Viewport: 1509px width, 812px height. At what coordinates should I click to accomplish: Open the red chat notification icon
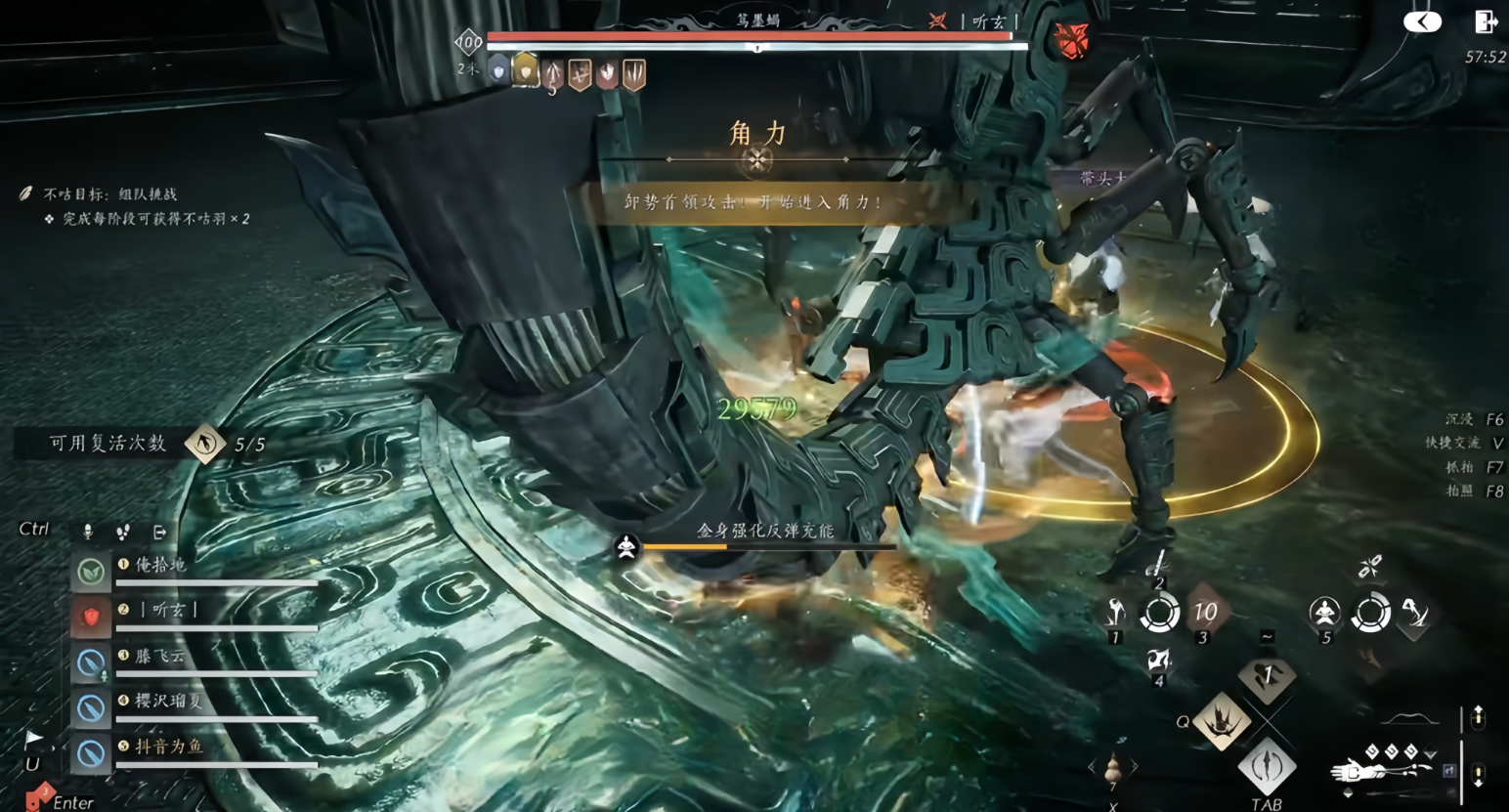tap(37, 796)
